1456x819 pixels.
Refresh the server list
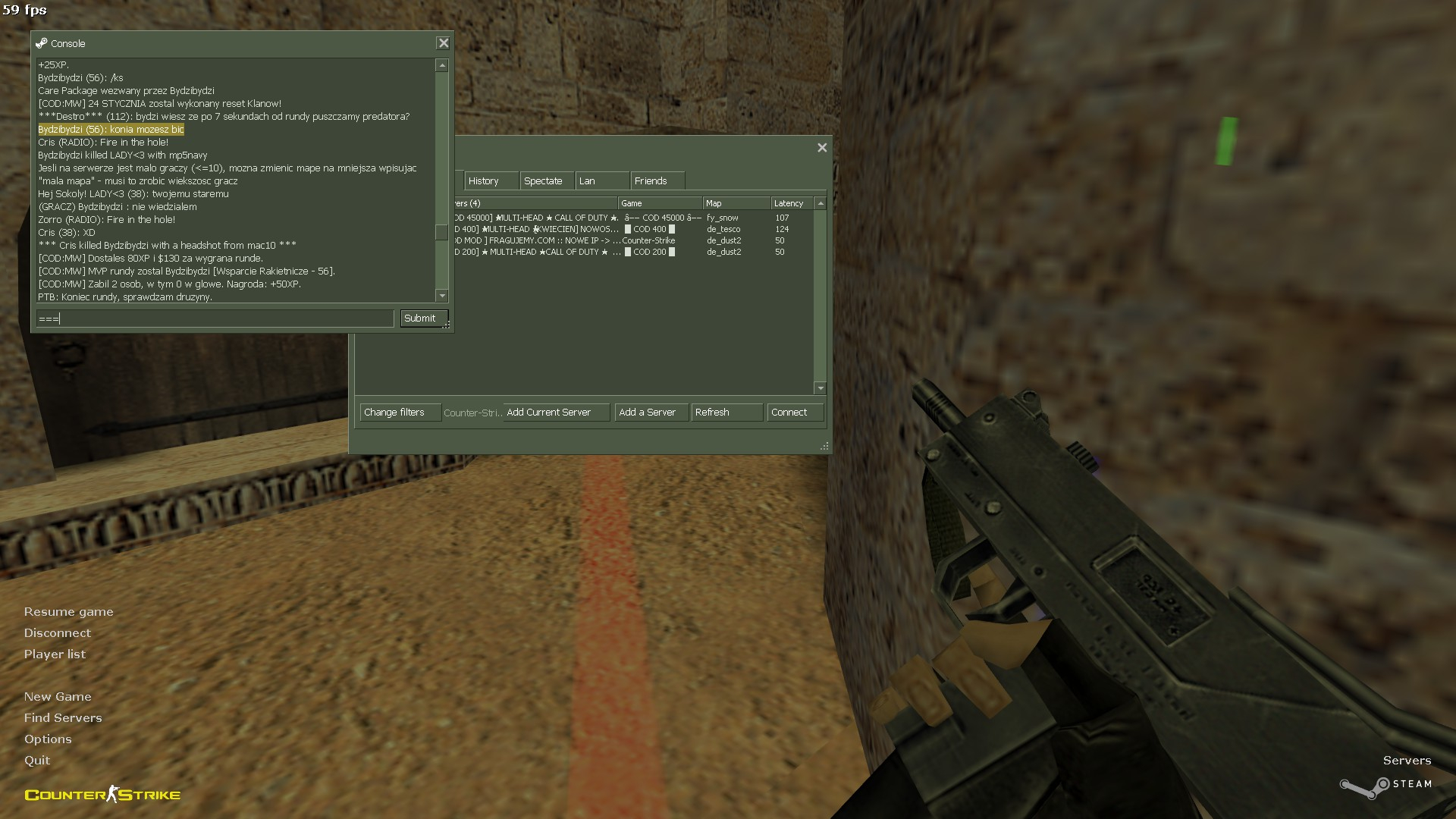[x=726, y=413]
